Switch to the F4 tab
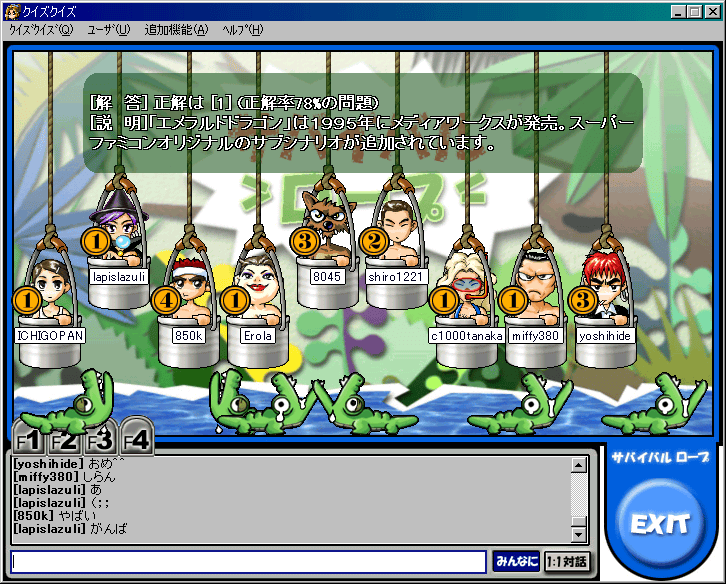 [135, 440]
